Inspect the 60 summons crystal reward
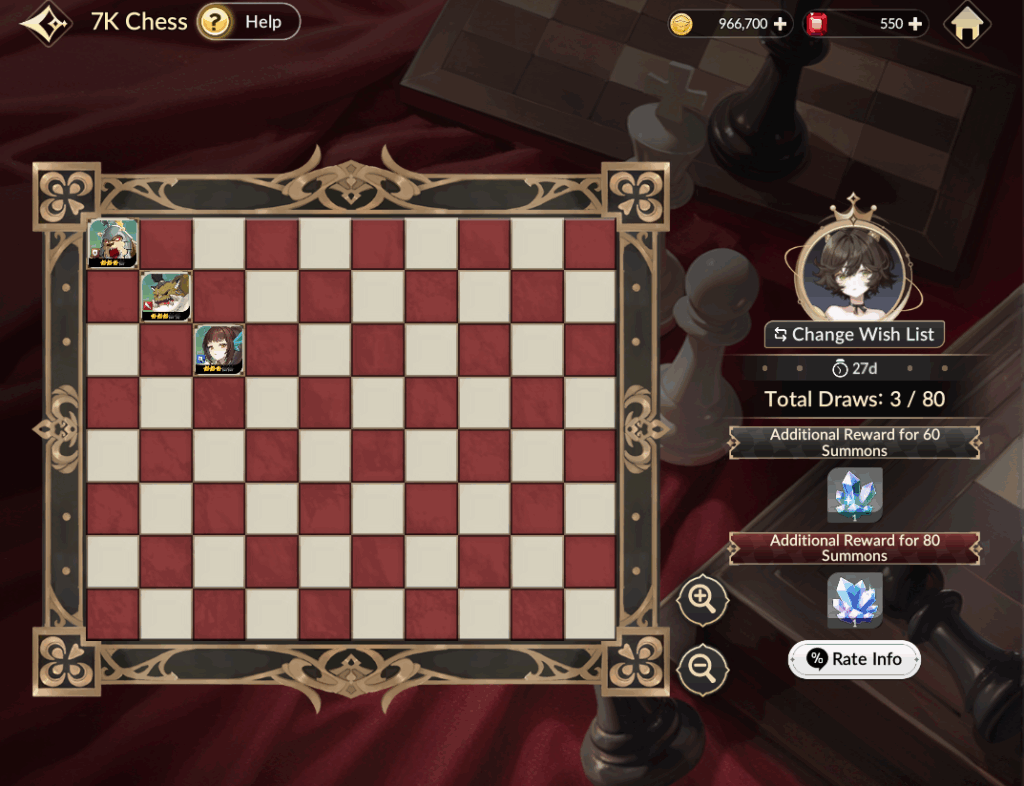 (x=854, y=494)
